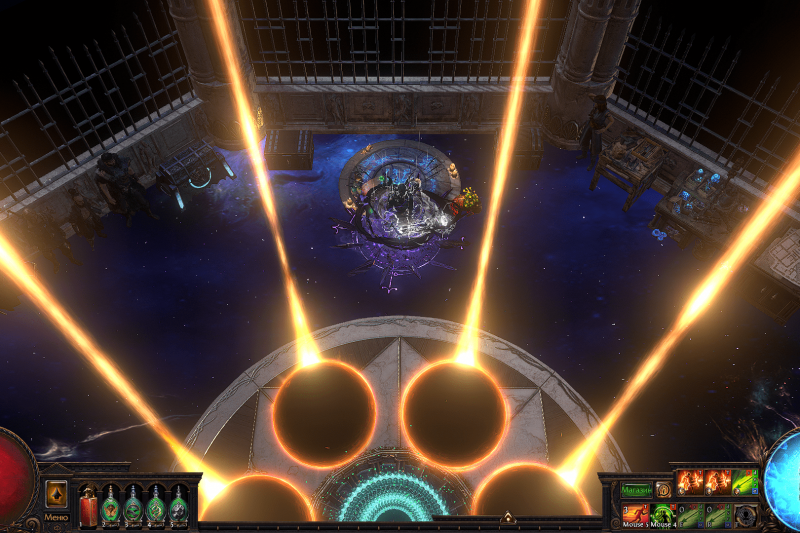
Task: Activate the Mouse 5 dash skill
Action: 637,514
